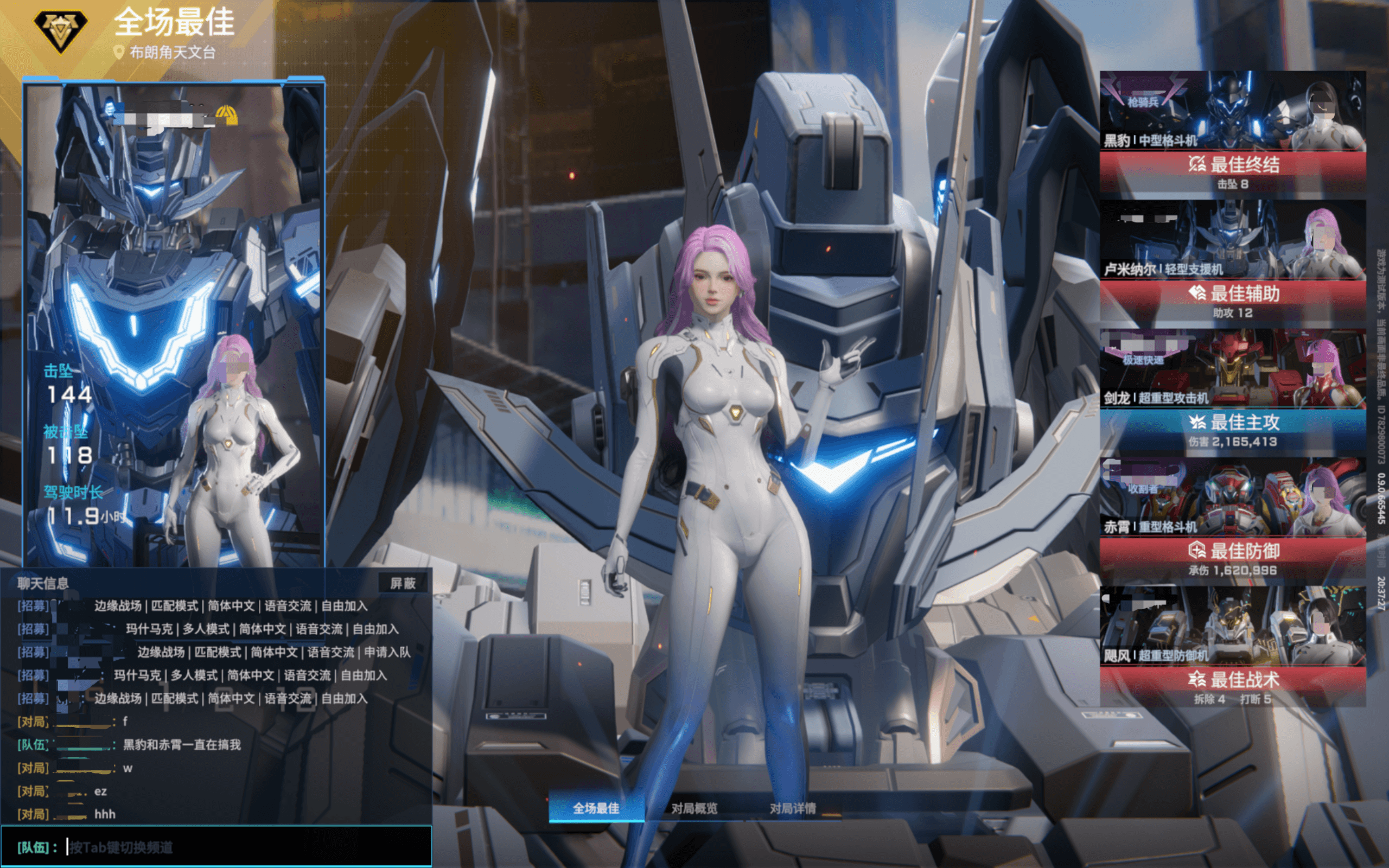
Task: Click the team message about 黑豹和赤霄
Action: 181,744
